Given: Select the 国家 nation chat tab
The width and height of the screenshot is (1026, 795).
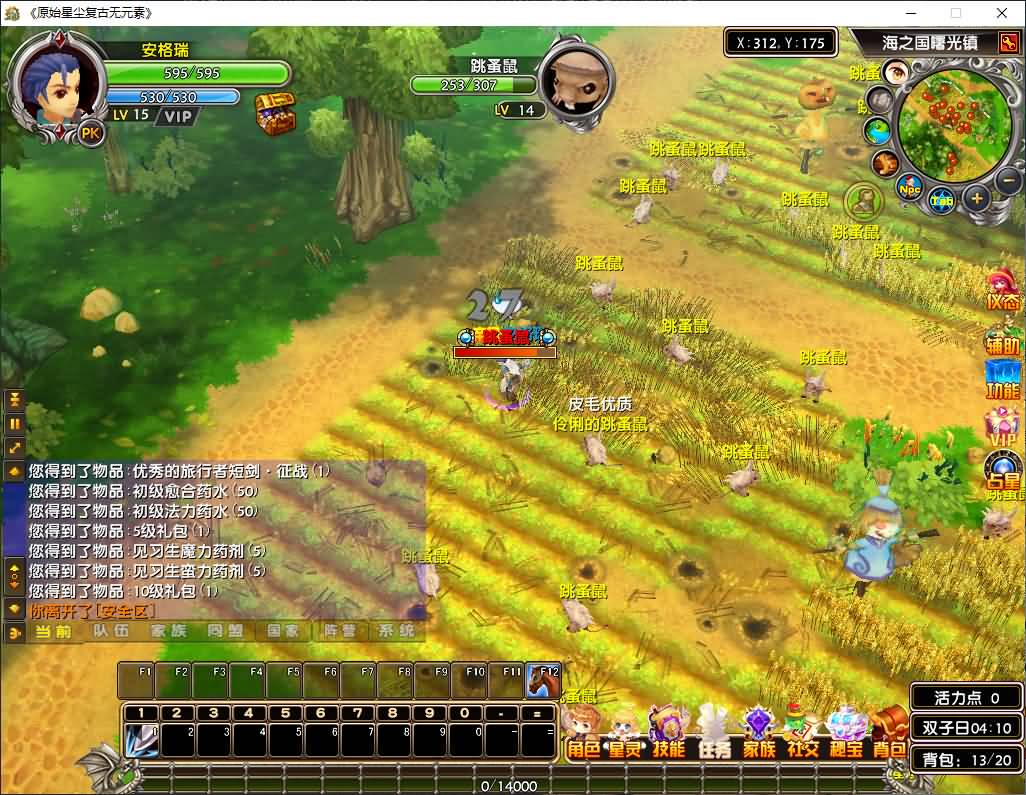Looking at the screenshot, I should (282, 631).
